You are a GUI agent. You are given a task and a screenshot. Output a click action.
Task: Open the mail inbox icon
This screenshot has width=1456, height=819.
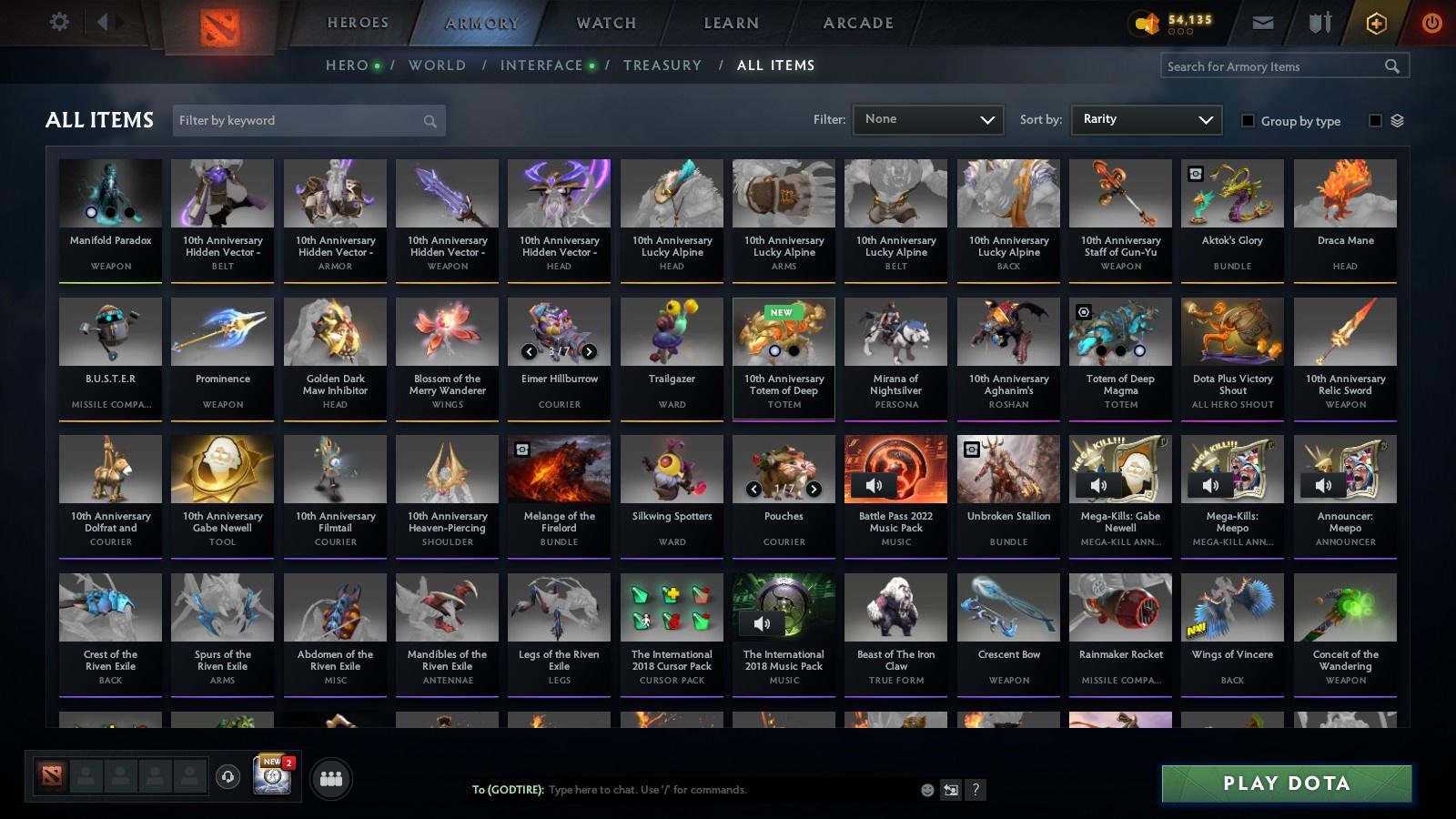(1264, 22)
